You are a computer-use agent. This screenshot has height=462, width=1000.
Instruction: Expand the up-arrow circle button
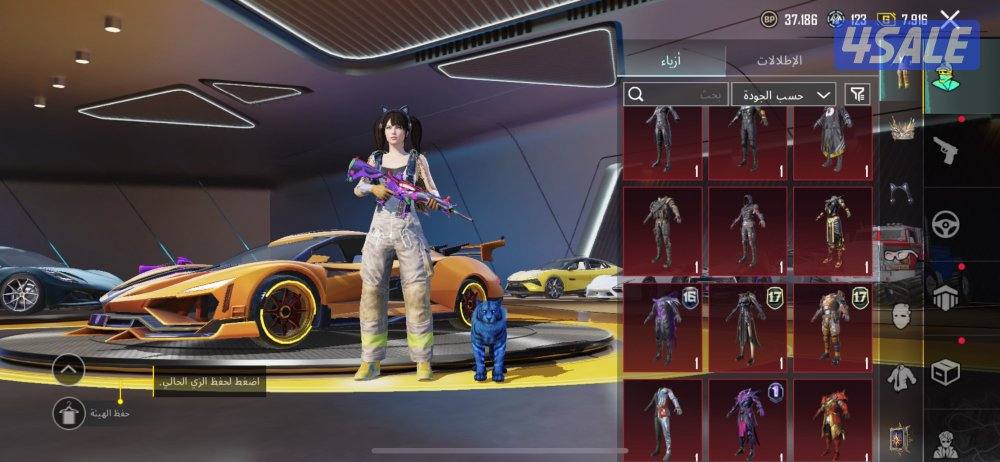68,369
